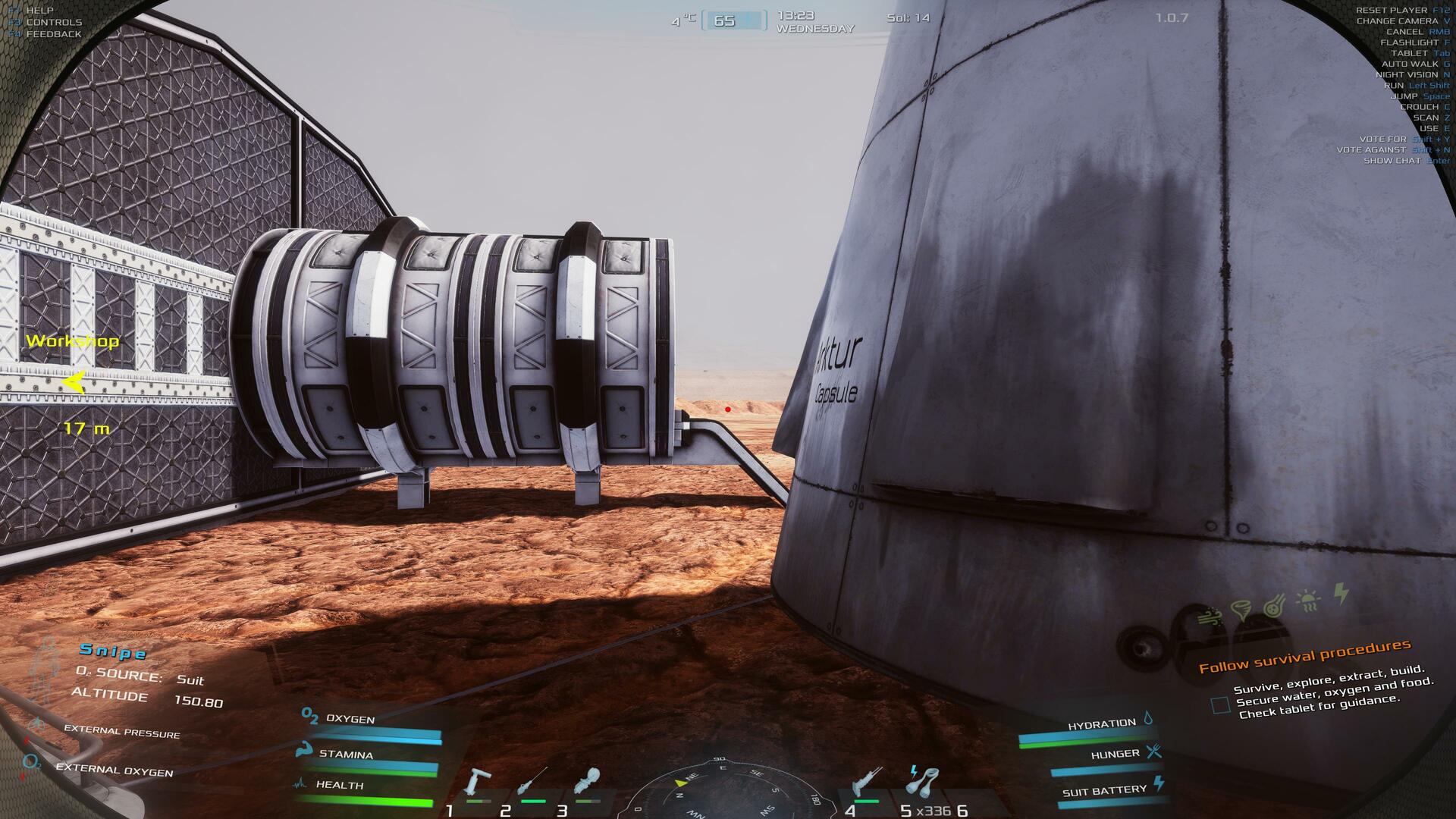1456x819 pixels.
Task: Click the tornado weather icon
Action: point(1243,610)
